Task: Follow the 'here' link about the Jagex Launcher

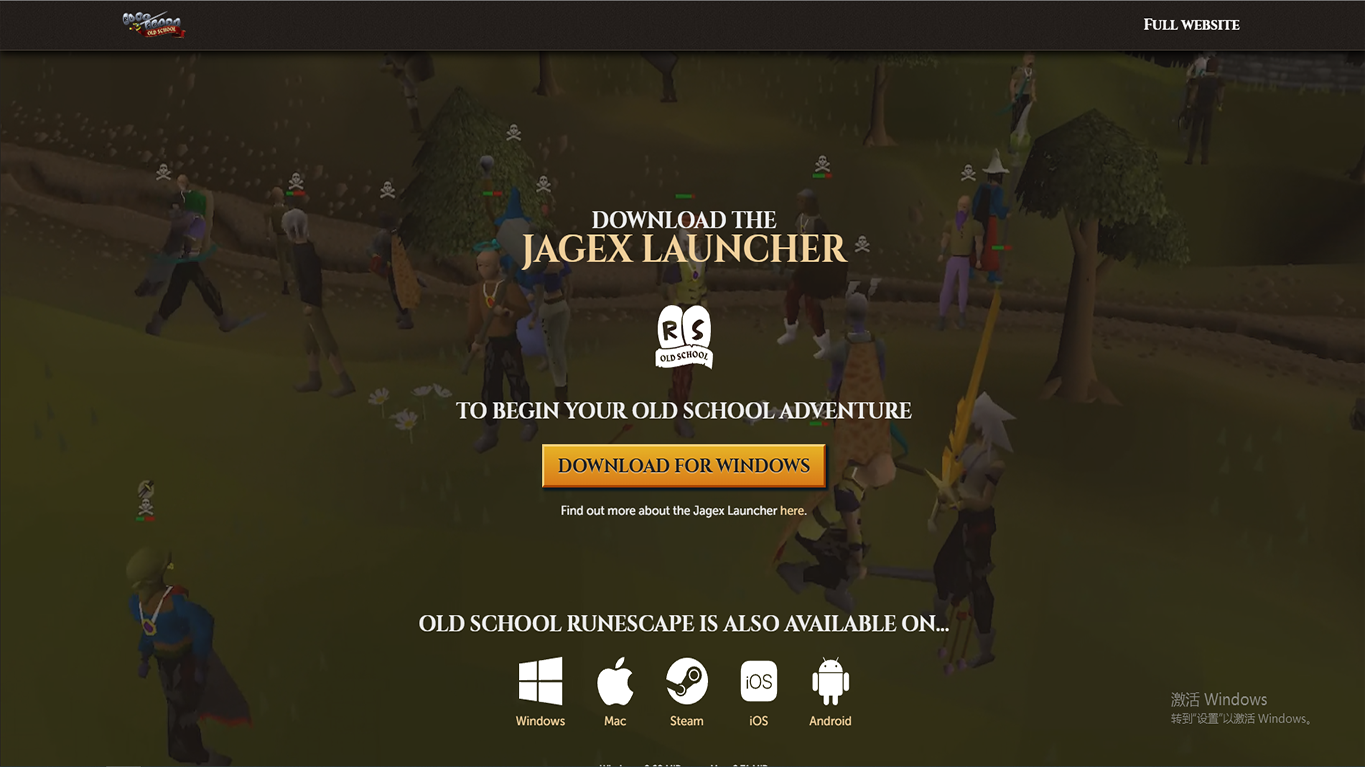Action: (x=791, y=510)
